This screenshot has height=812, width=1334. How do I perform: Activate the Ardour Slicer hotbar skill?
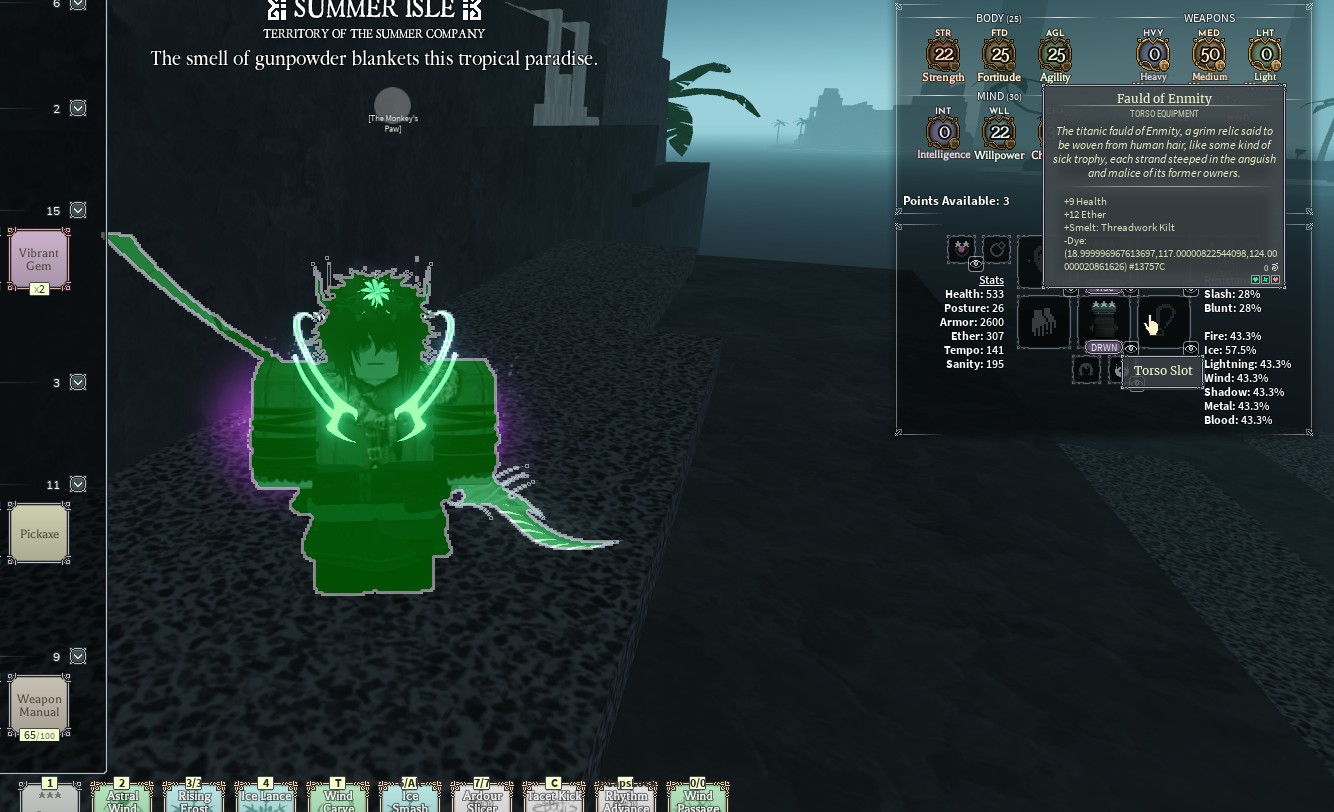coord(481,798)
